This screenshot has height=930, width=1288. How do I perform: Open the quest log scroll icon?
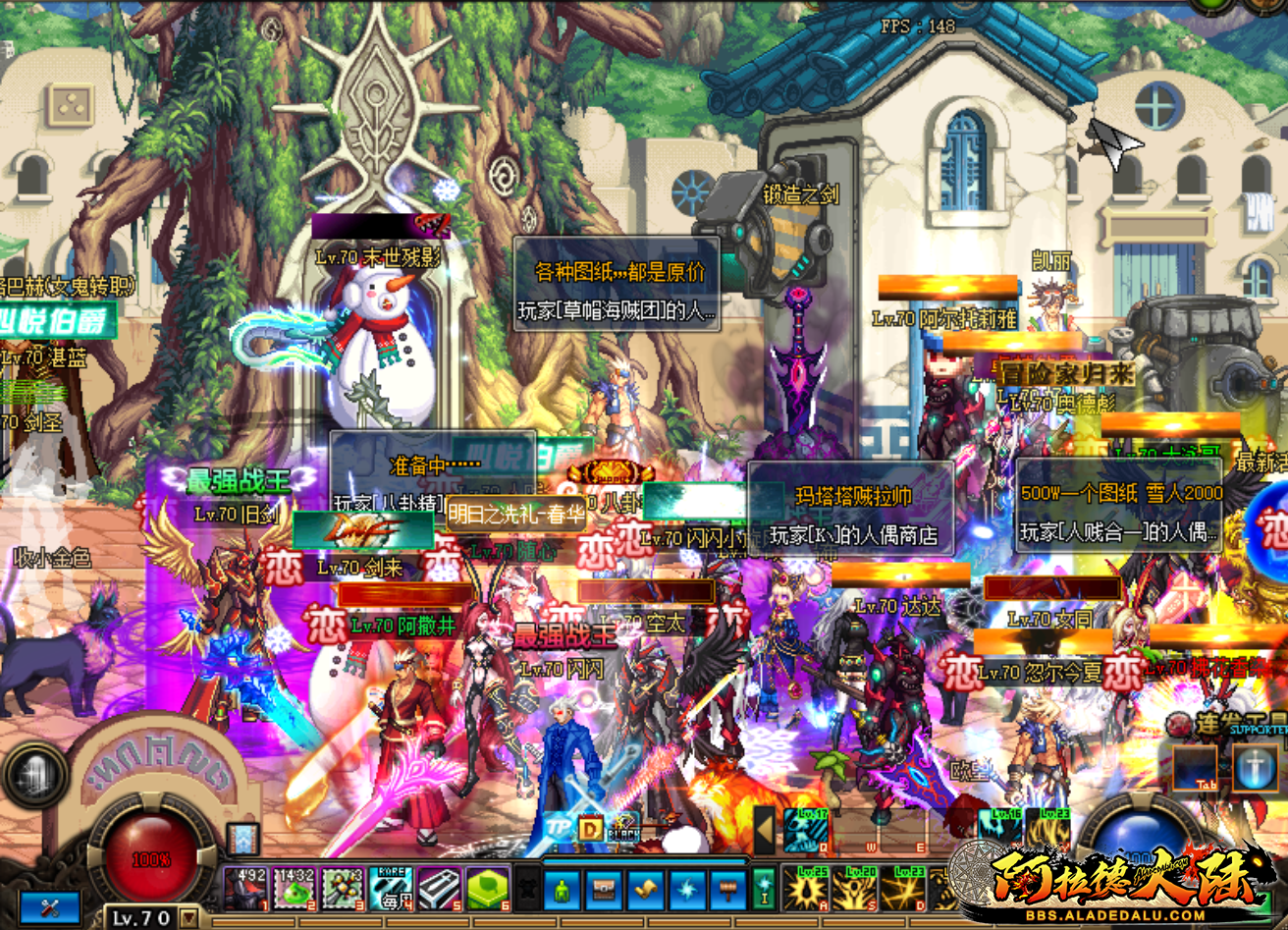coord(644,889)
